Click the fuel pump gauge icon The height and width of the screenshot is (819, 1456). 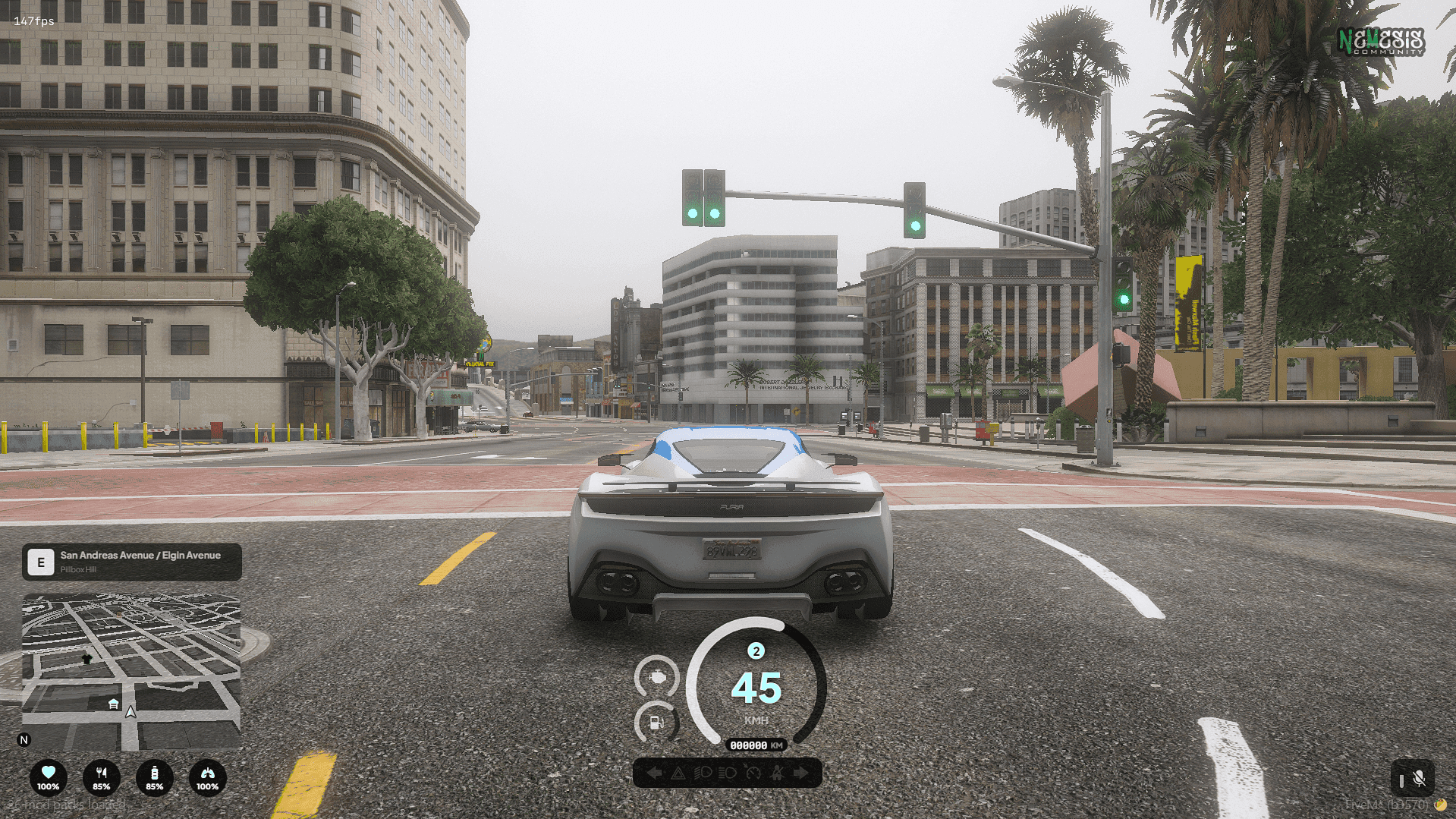click(x=656, y=723)
